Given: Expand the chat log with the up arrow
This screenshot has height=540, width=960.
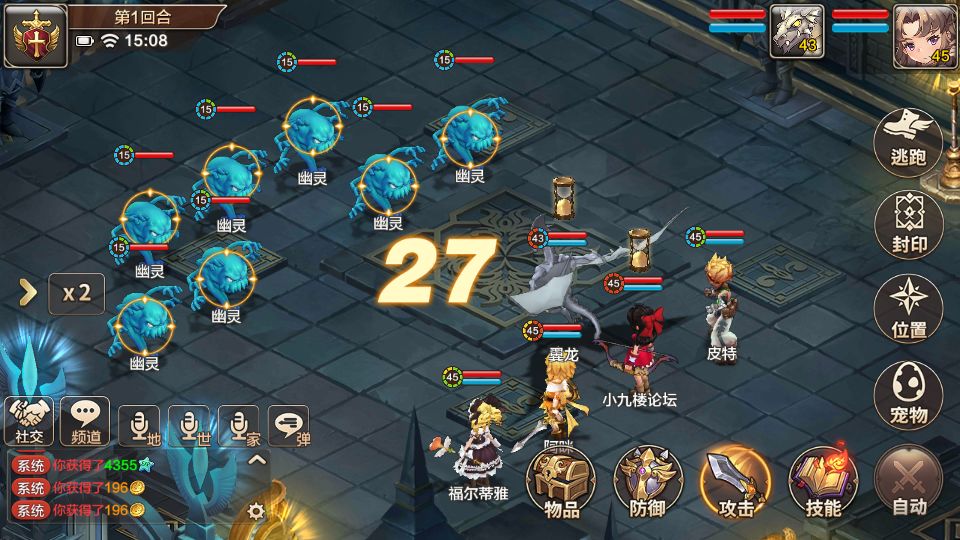Looking at the screenshot, I should click(x=256, y=460).
